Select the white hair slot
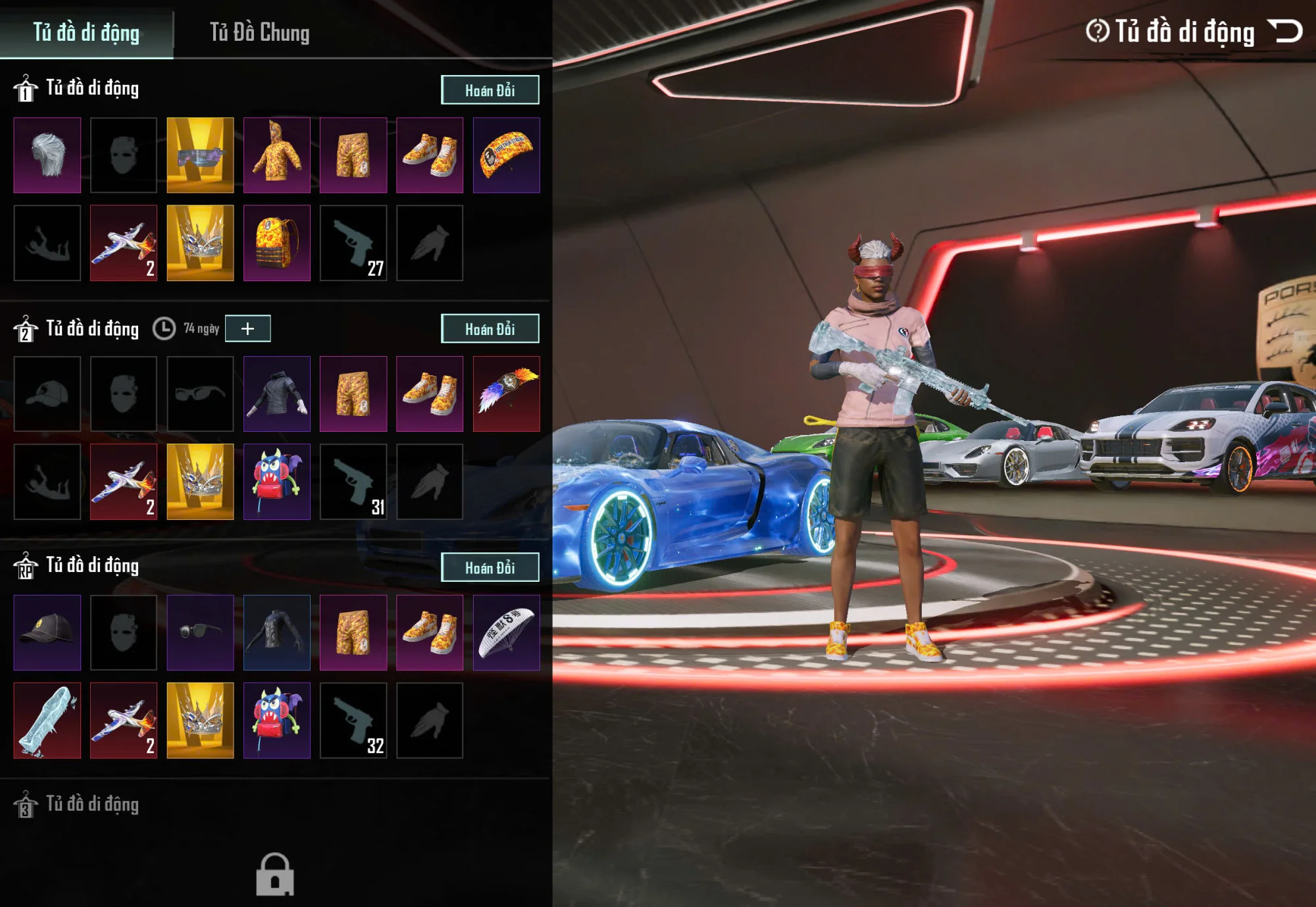Viewport: 1316px width, 907px height. tap(47, 155)
